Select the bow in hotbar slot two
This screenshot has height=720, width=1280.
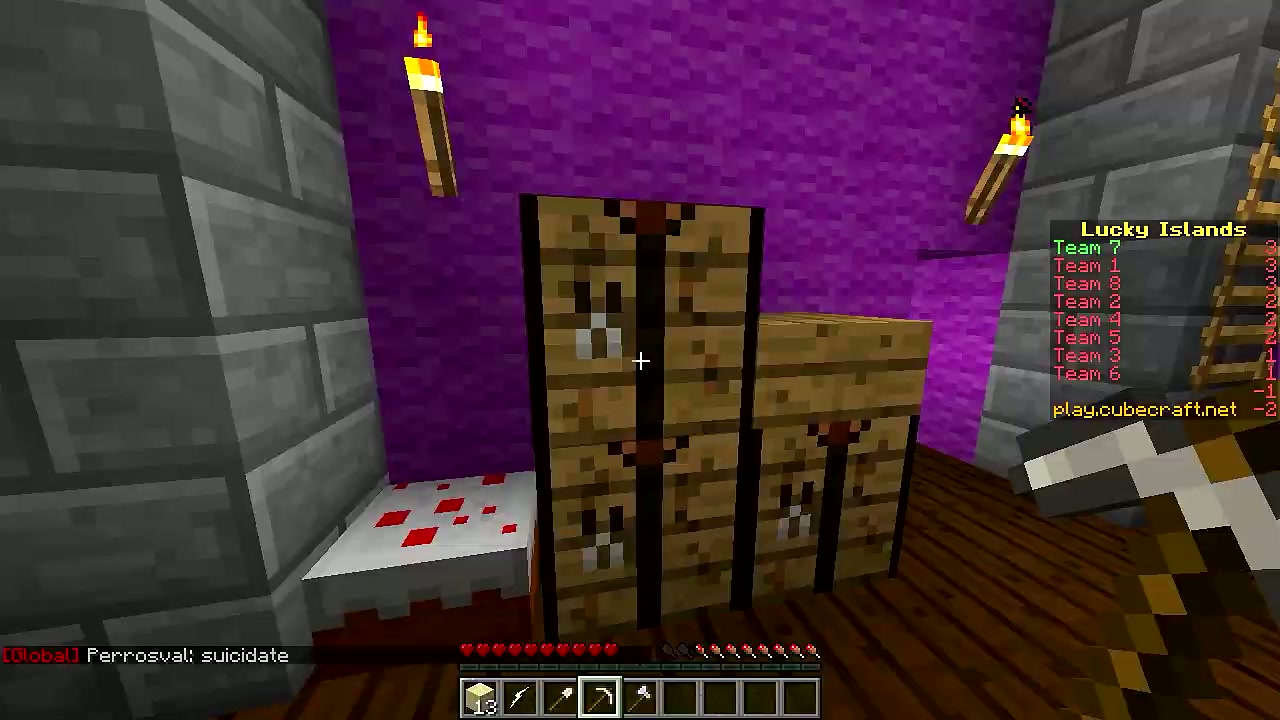(519, 697)
